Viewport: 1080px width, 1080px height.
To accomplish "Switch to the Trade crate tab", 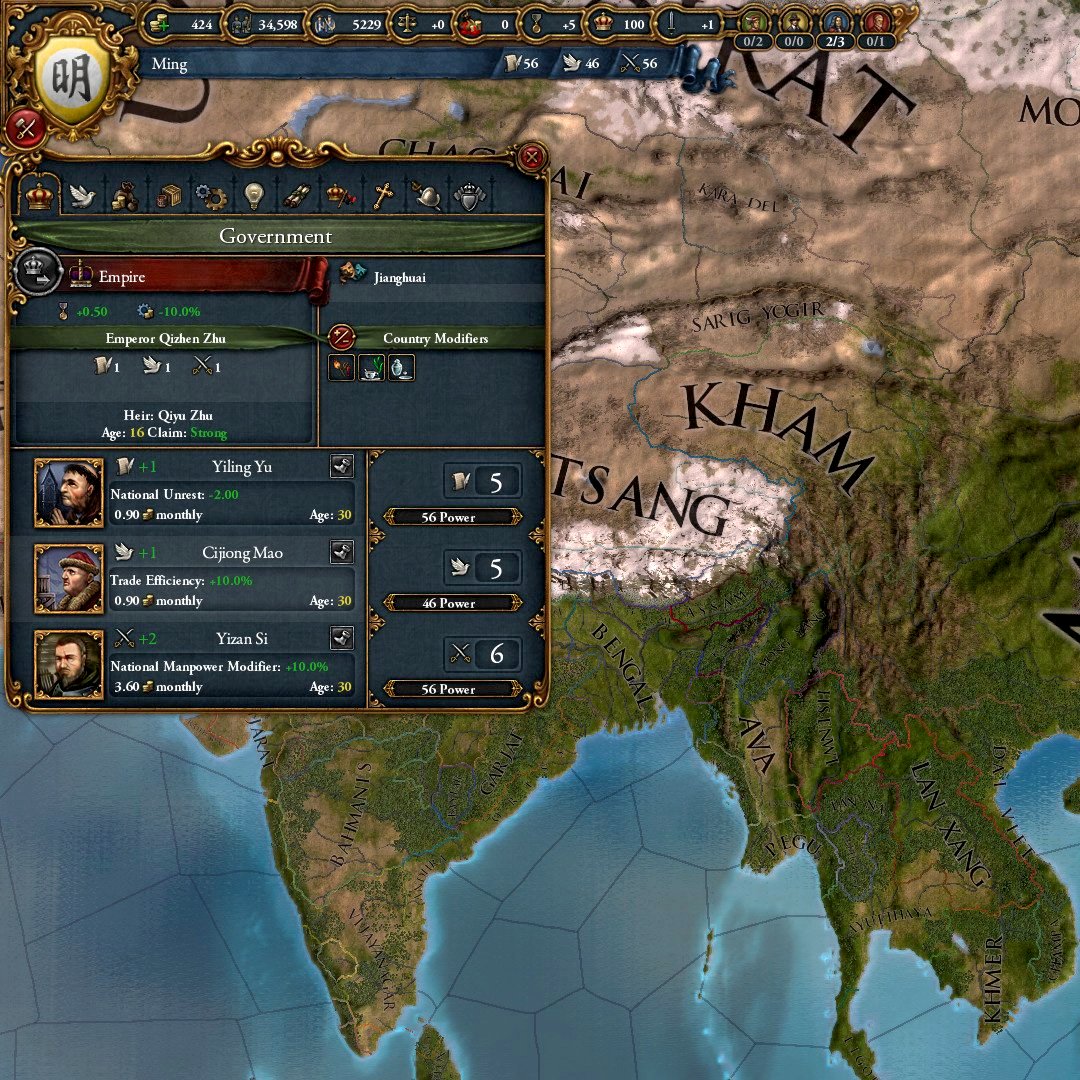I will click(x=168, y=196).
